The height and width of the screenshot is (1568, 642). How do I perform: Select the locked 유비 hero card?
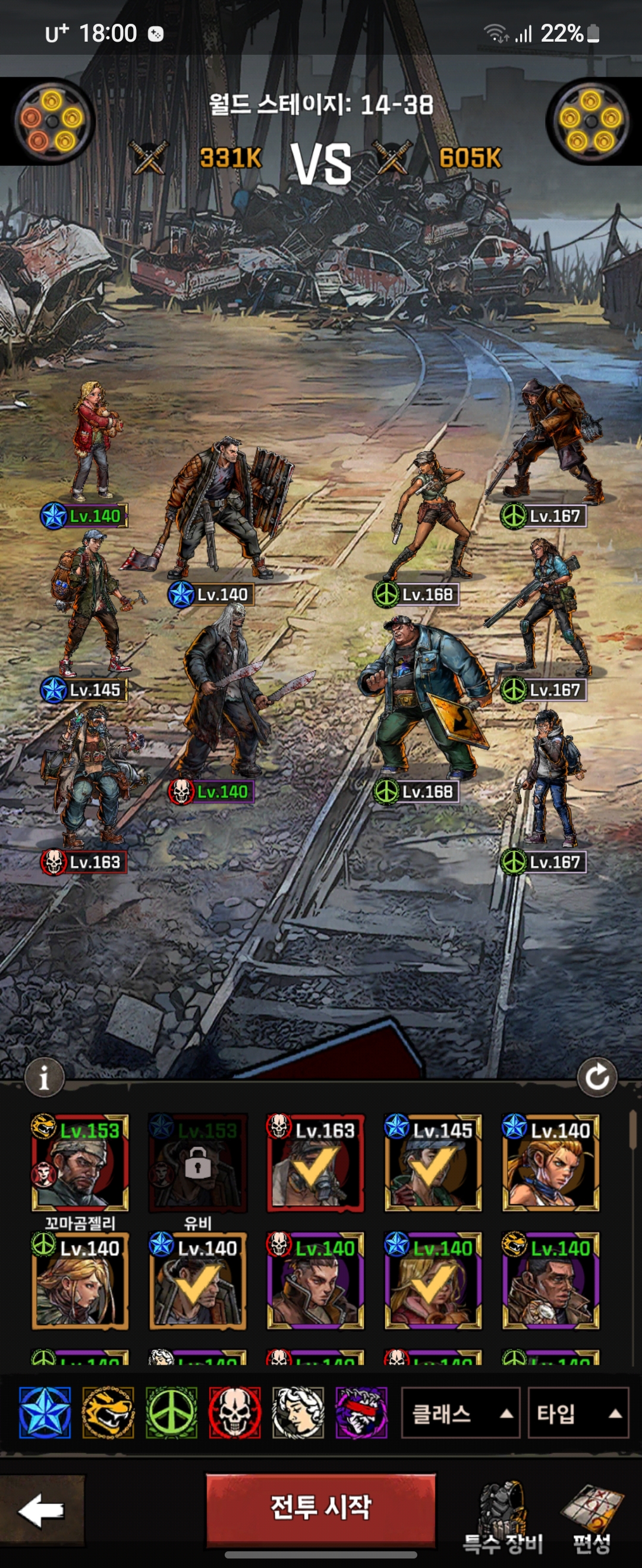[198, 1162]
